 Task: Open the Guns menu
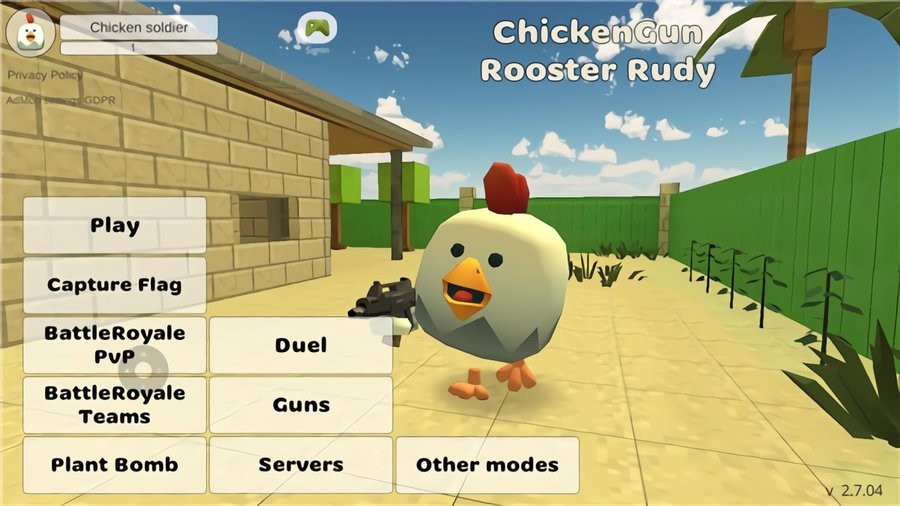(x=301, y=405)
